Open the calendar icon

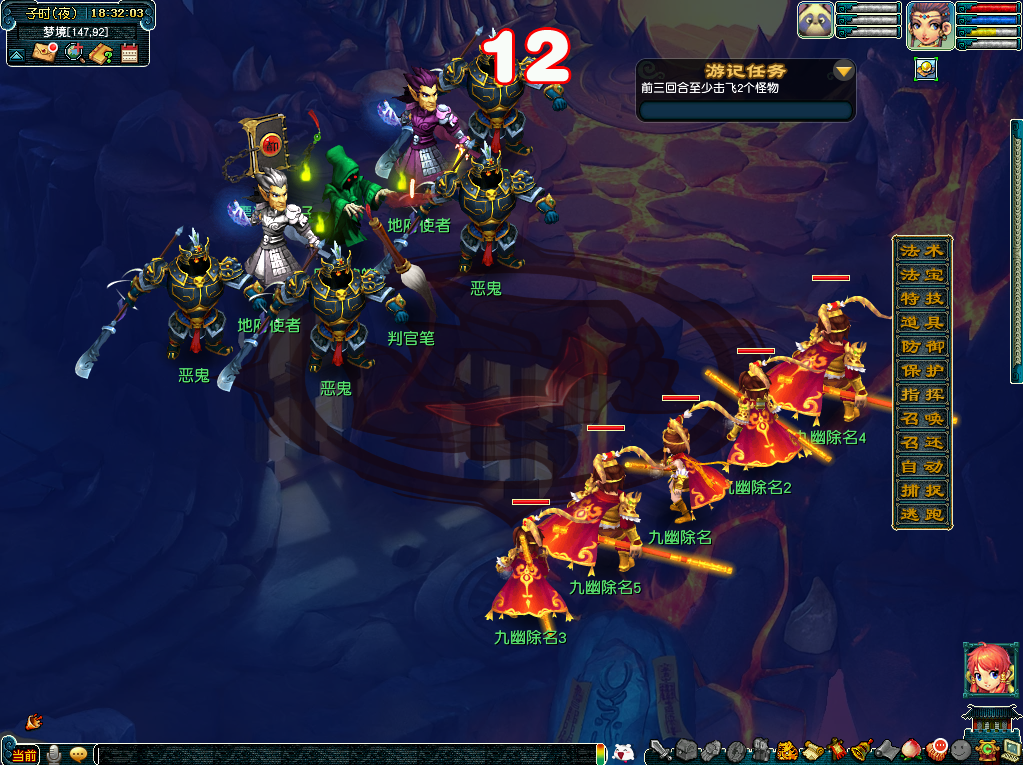pos(129,53)
